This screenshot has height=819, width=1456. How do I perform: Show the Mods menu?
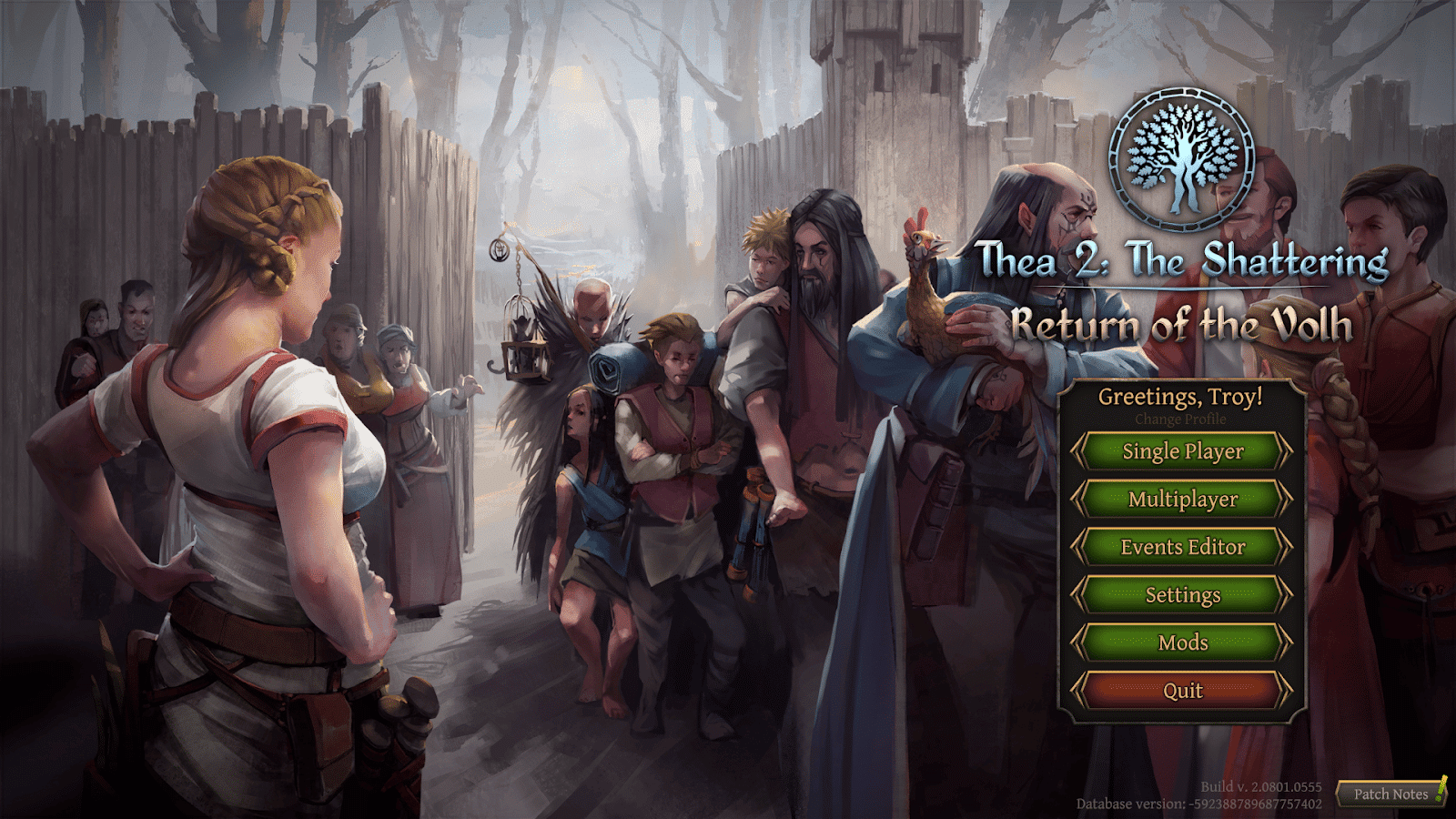coord(1182,642)
